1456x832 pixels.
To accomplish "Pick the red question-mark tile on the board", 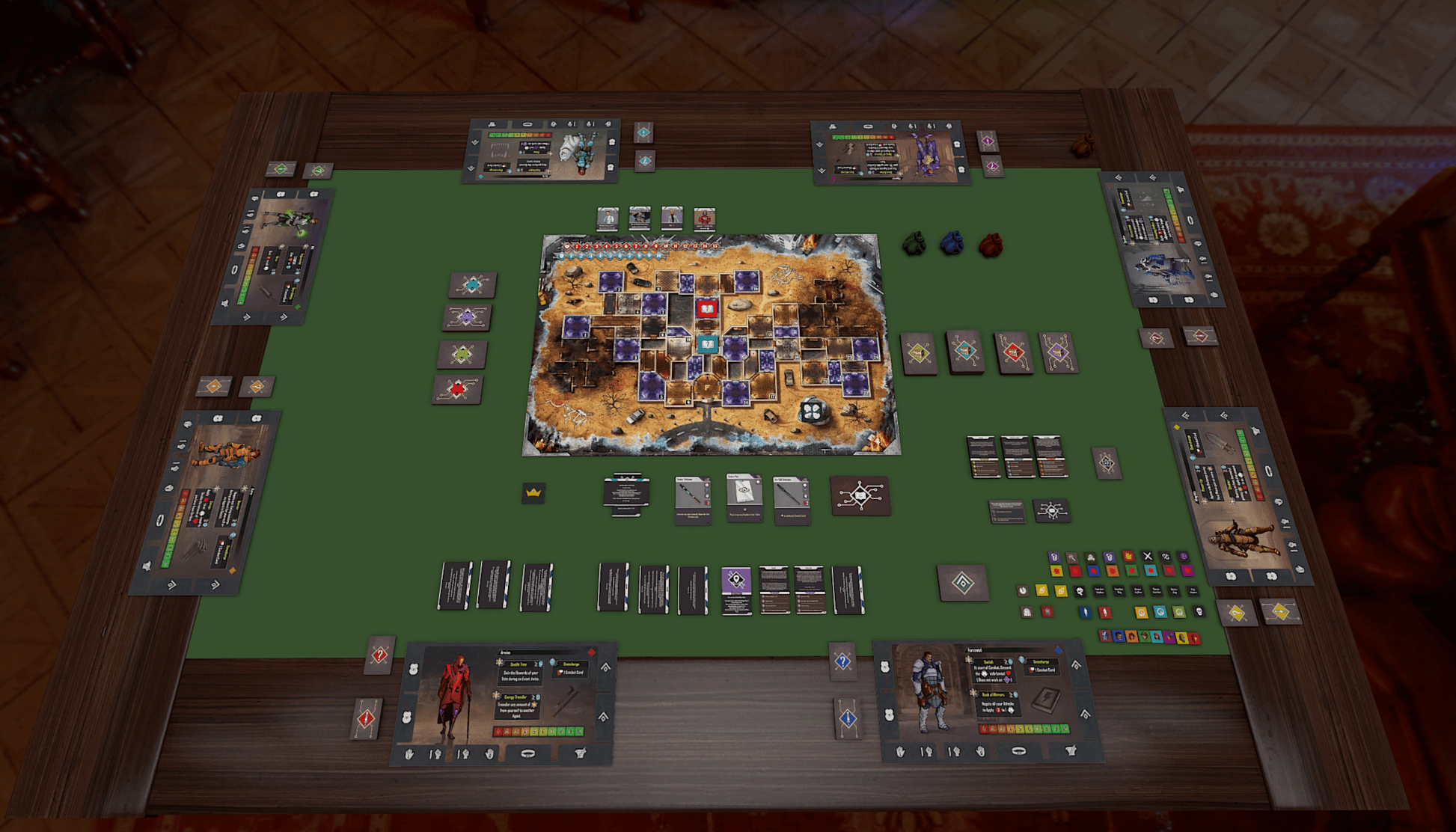I will (x=706, y=308).
